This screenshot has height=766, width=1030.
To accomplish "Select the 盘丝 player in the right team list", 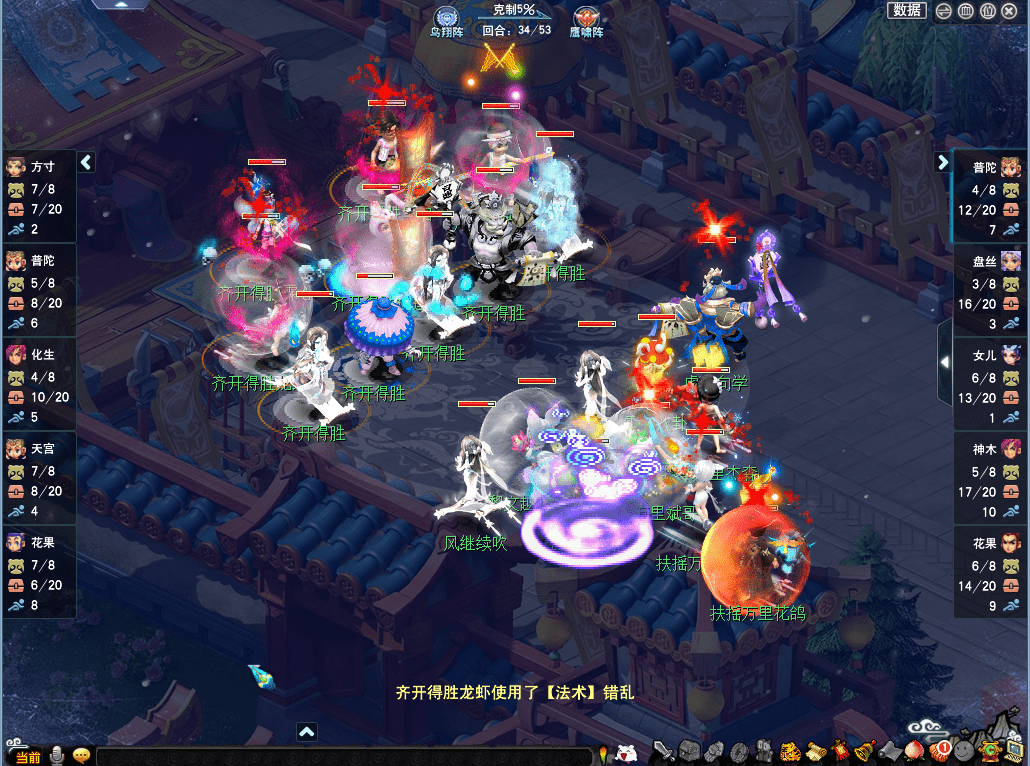I will (990, 290).
